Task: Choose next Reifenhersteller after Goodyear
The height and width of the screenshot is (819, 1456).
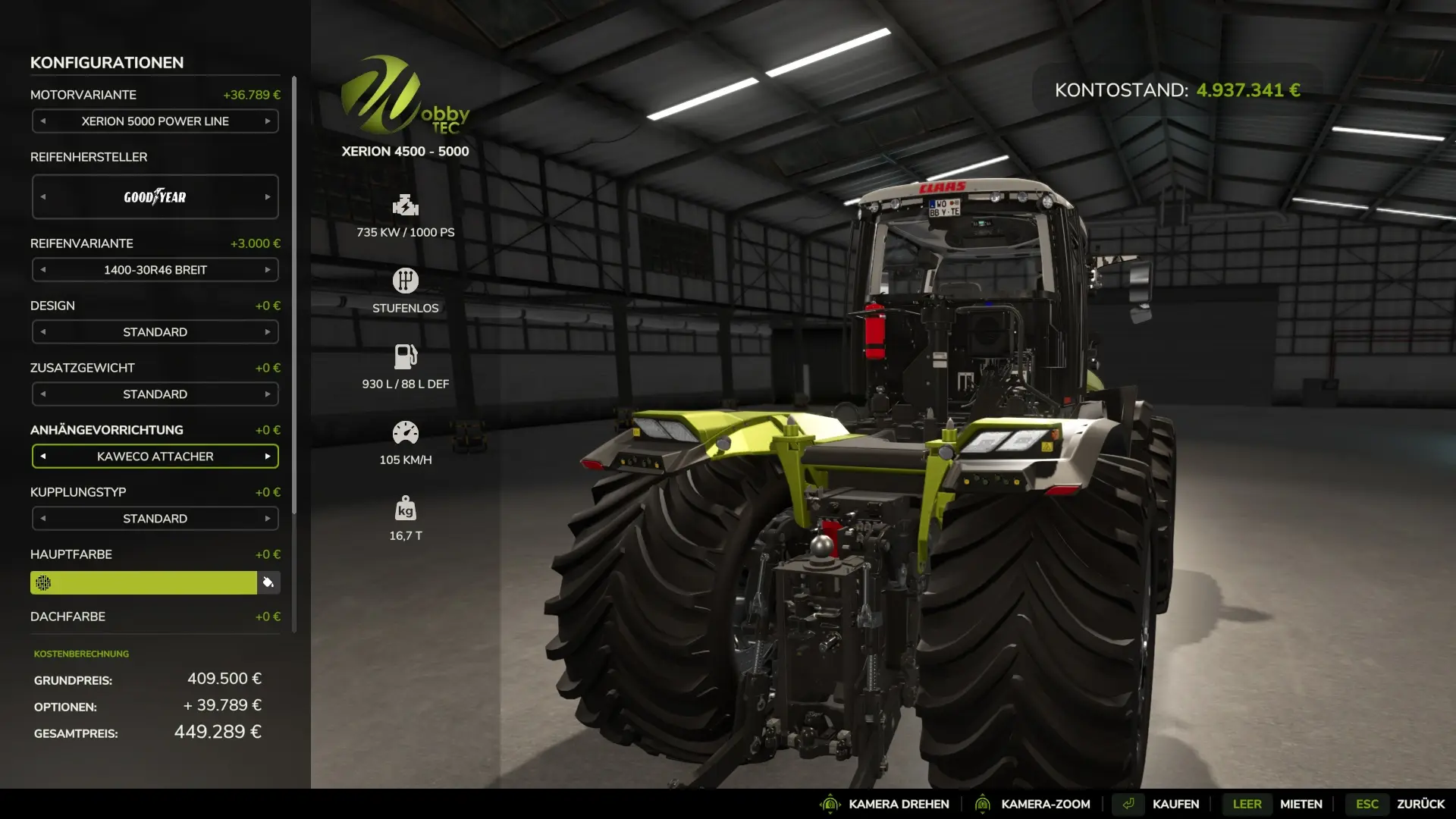Action: pos(268,197)
